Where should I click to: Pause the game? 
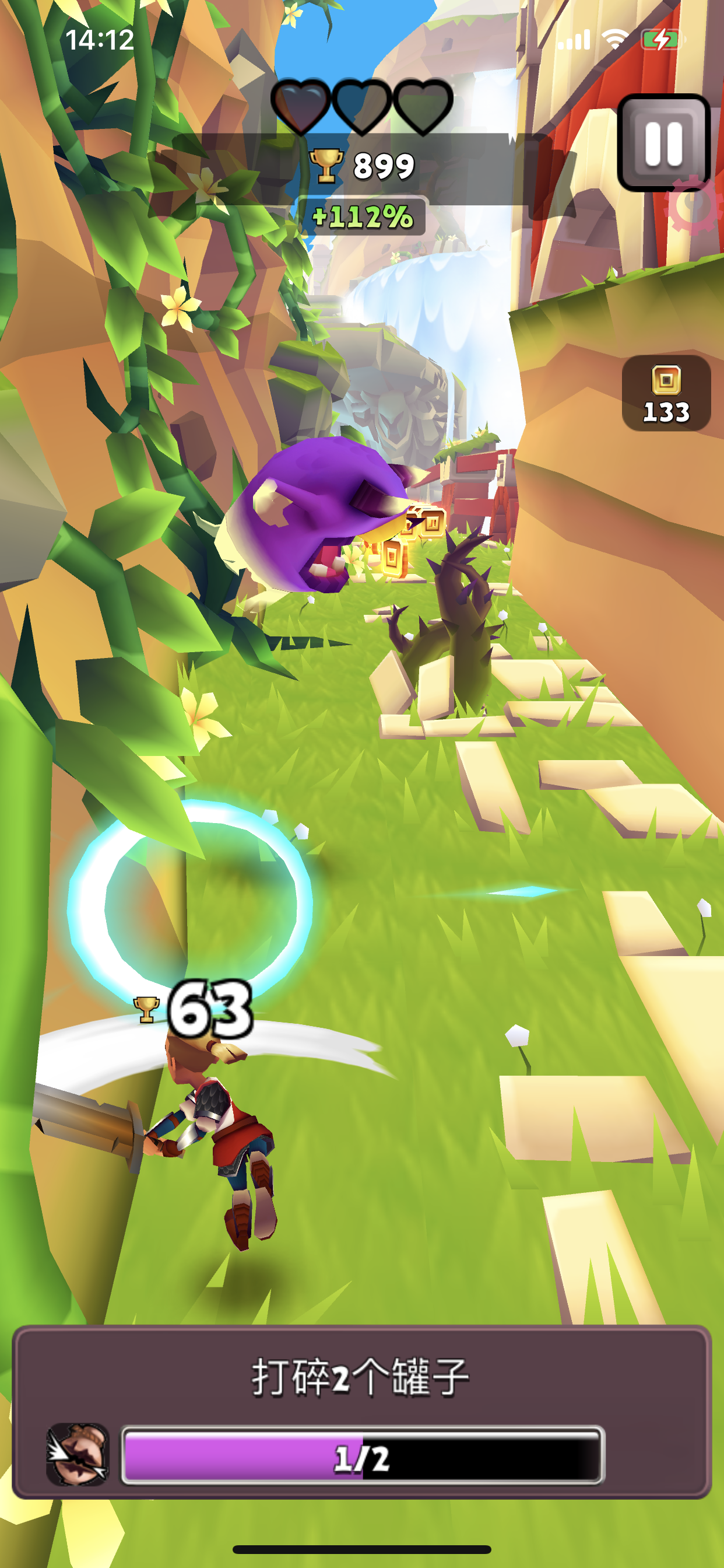(663, 143)
